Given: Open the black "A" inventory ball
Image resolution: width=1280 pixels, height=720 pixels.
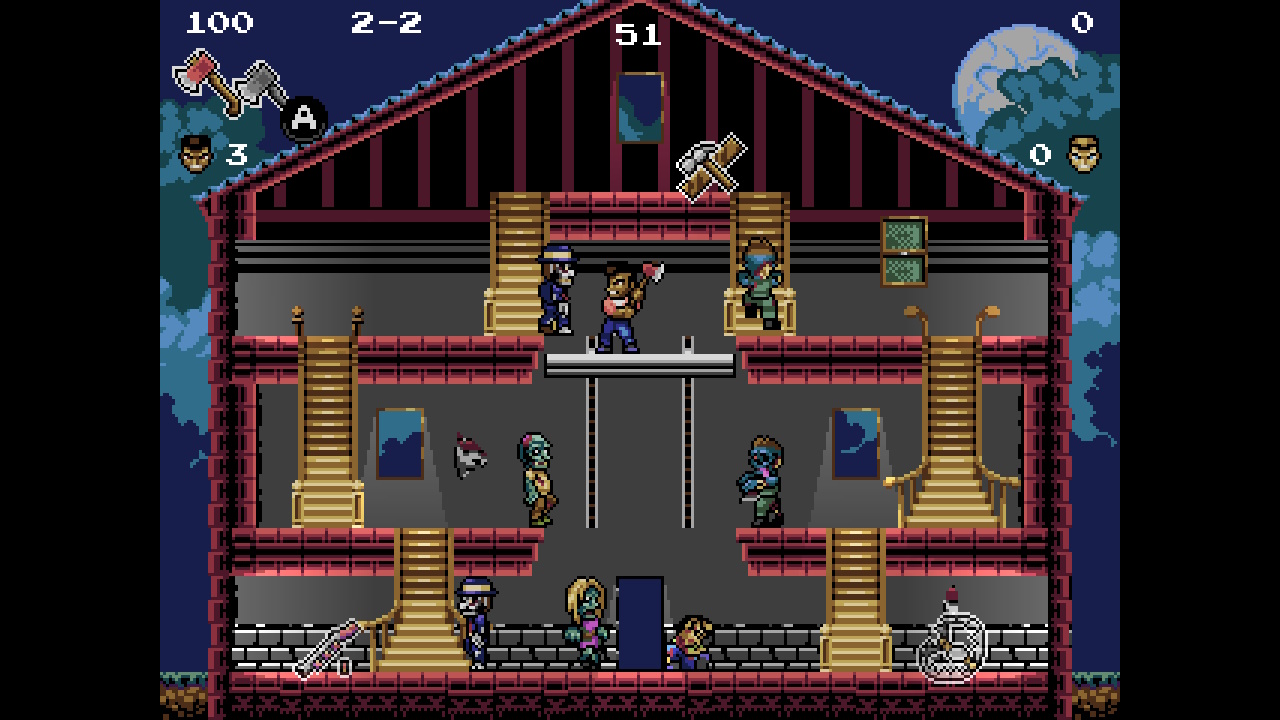Looking at the screenshot, I should coord(302,116).
